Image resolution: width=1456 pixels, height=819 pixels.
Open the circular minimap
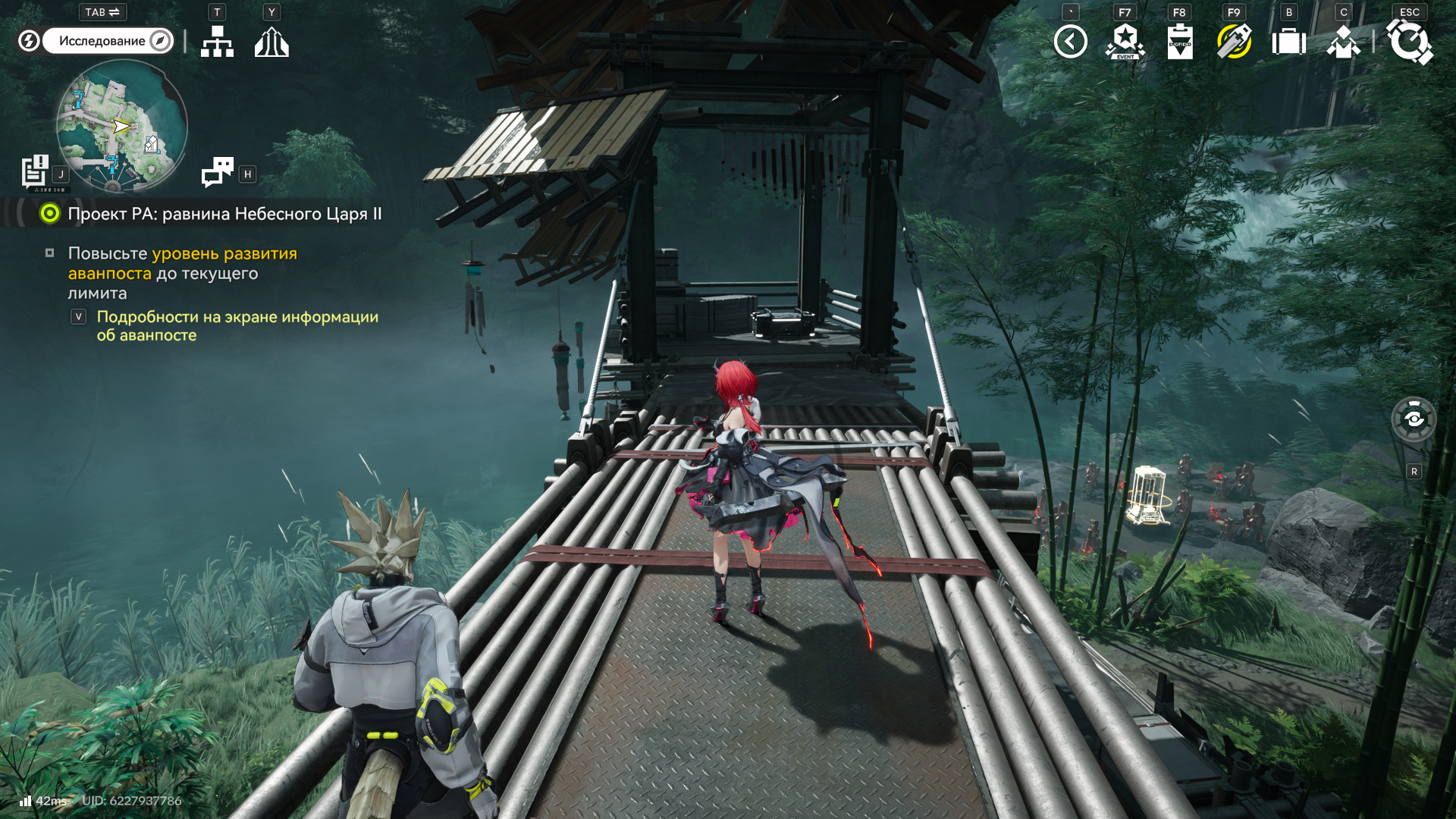(121, 125)
